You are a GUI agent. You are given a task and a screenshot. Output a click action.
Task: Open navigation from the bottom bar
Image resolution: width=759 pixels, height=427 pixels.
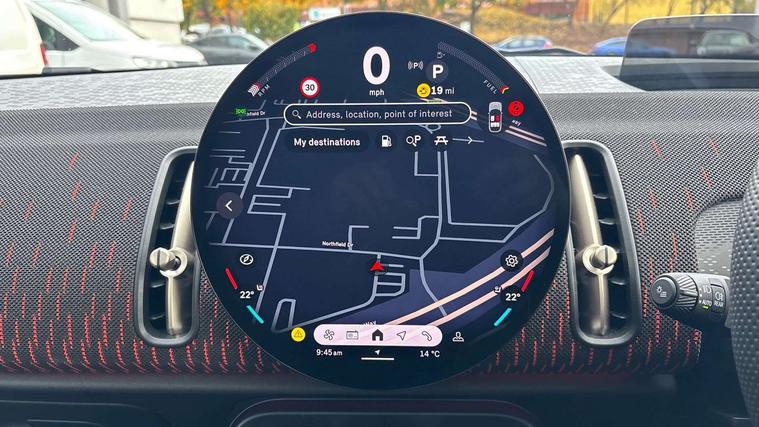pyautogui.click(x=402, y=335)
